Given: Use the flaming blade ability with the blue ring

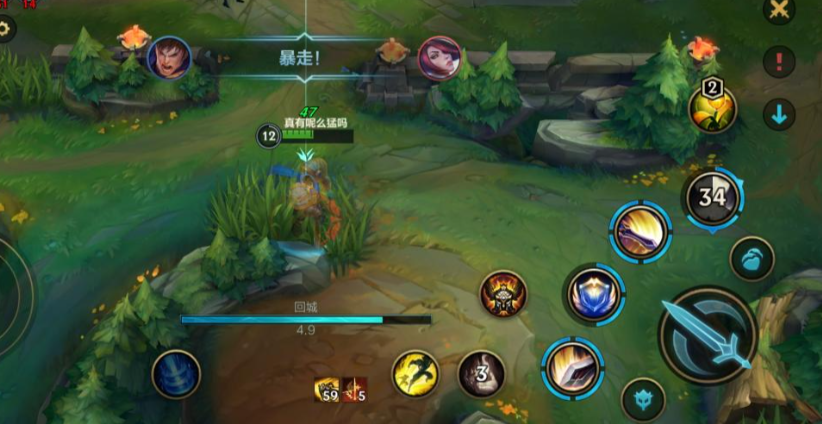Looking at the screenshot, I should [x=573, y=368].
